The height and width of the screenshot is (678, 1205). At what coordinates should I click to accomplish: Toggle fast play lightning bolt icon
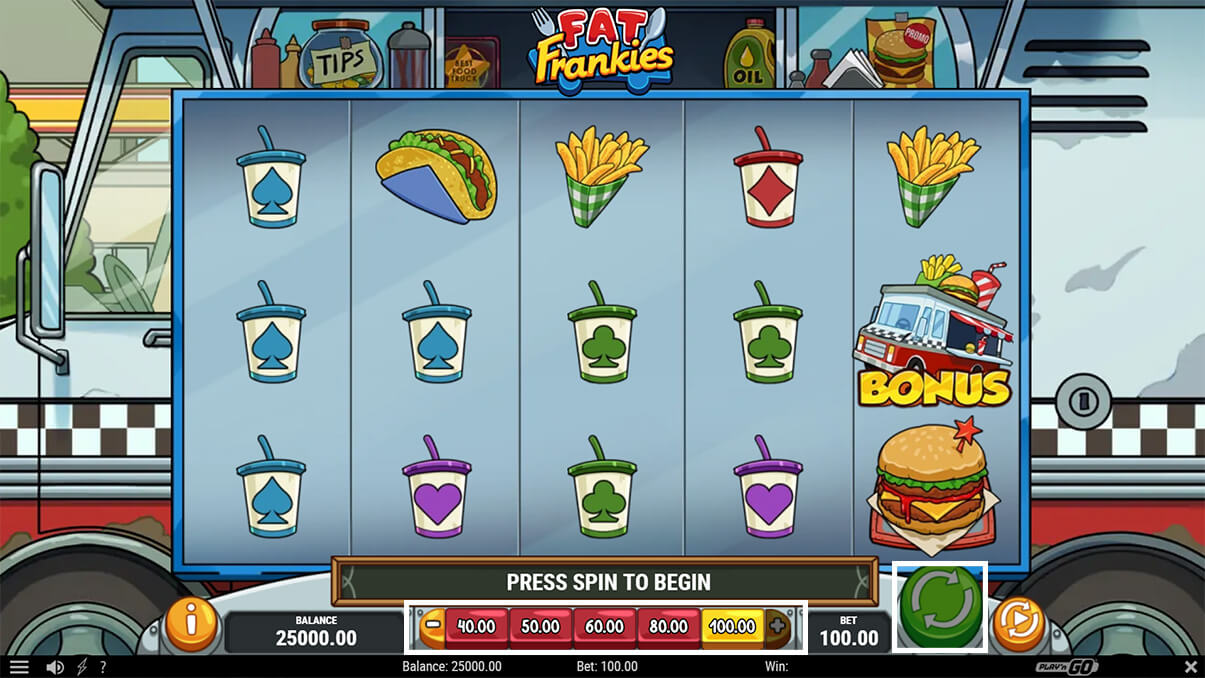coord(82,667)
